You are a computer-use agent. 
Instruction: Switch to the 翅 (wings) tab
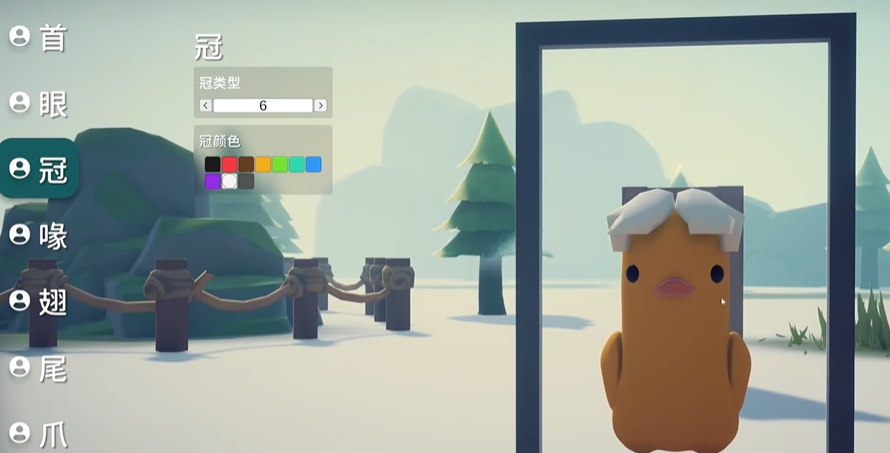(x=39, y=301)
